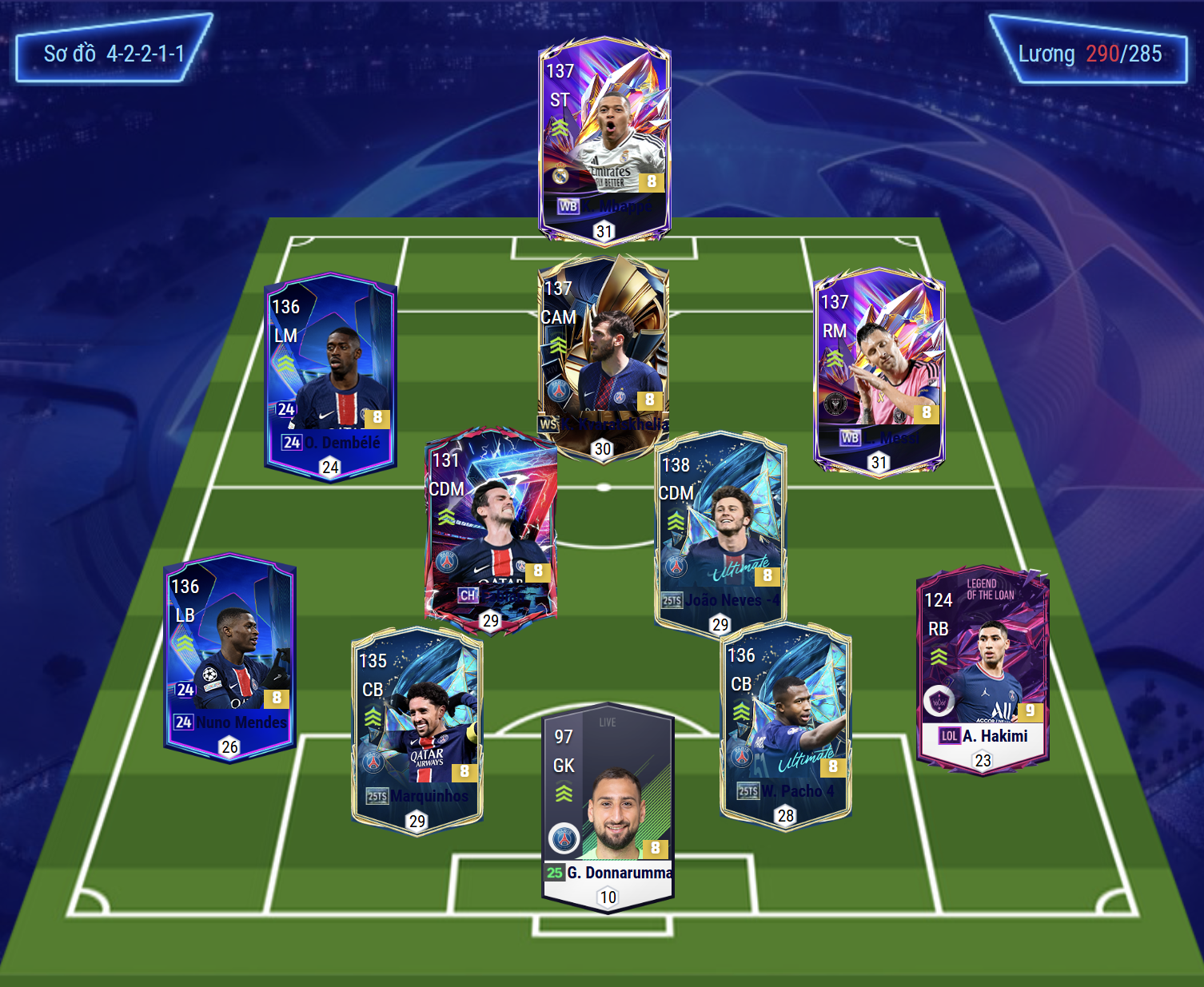Select the A. Hakimi RB card
The height and width of the screenshot is (987, 1204).
pyautogui.click(x=983, y=671)
